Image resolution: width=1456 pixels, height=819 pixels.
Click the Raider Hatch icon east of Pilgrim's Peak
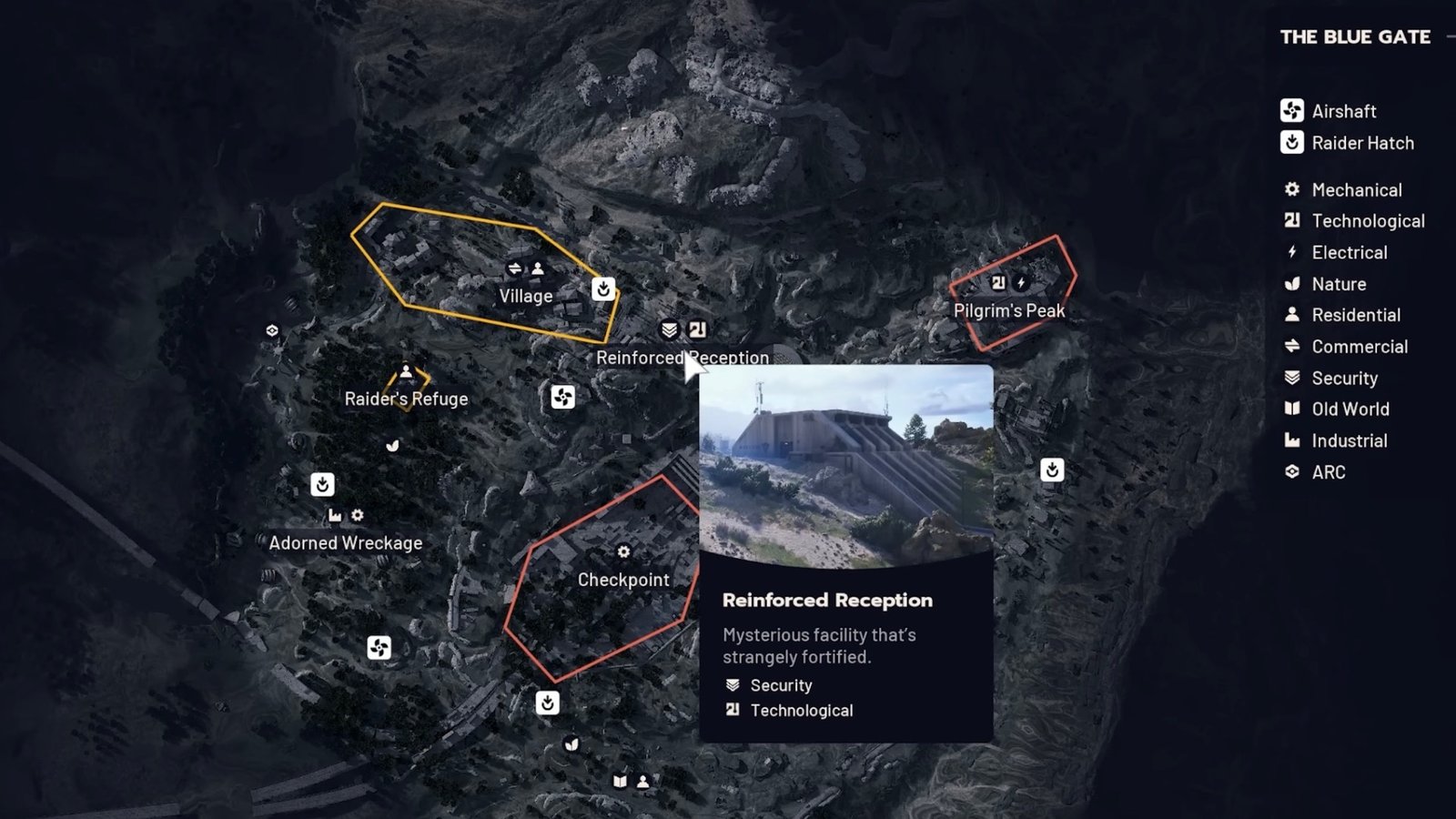1052,470
